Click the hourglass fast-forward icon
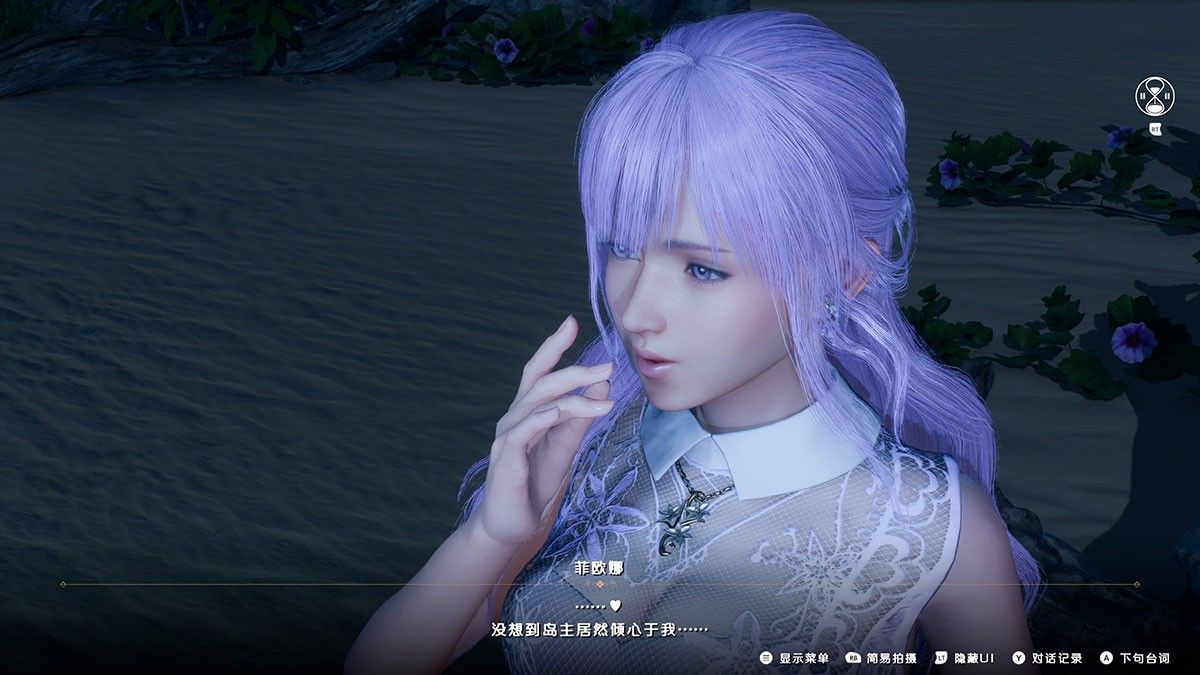This screenshot has width=1200, height=675. (1155, 97)
